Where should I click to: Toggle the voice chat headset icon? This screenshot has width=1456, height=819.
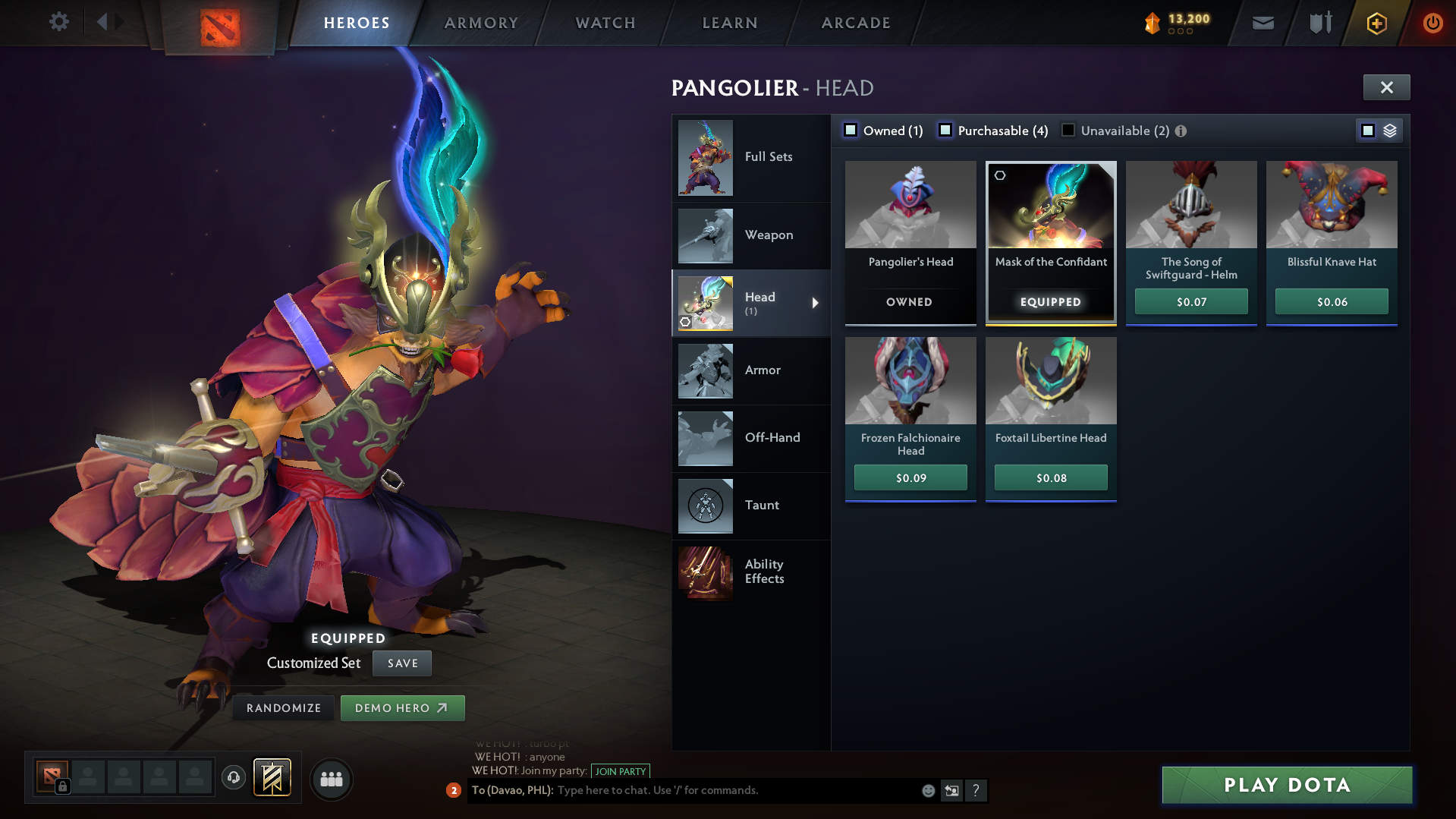click(232, 779)
